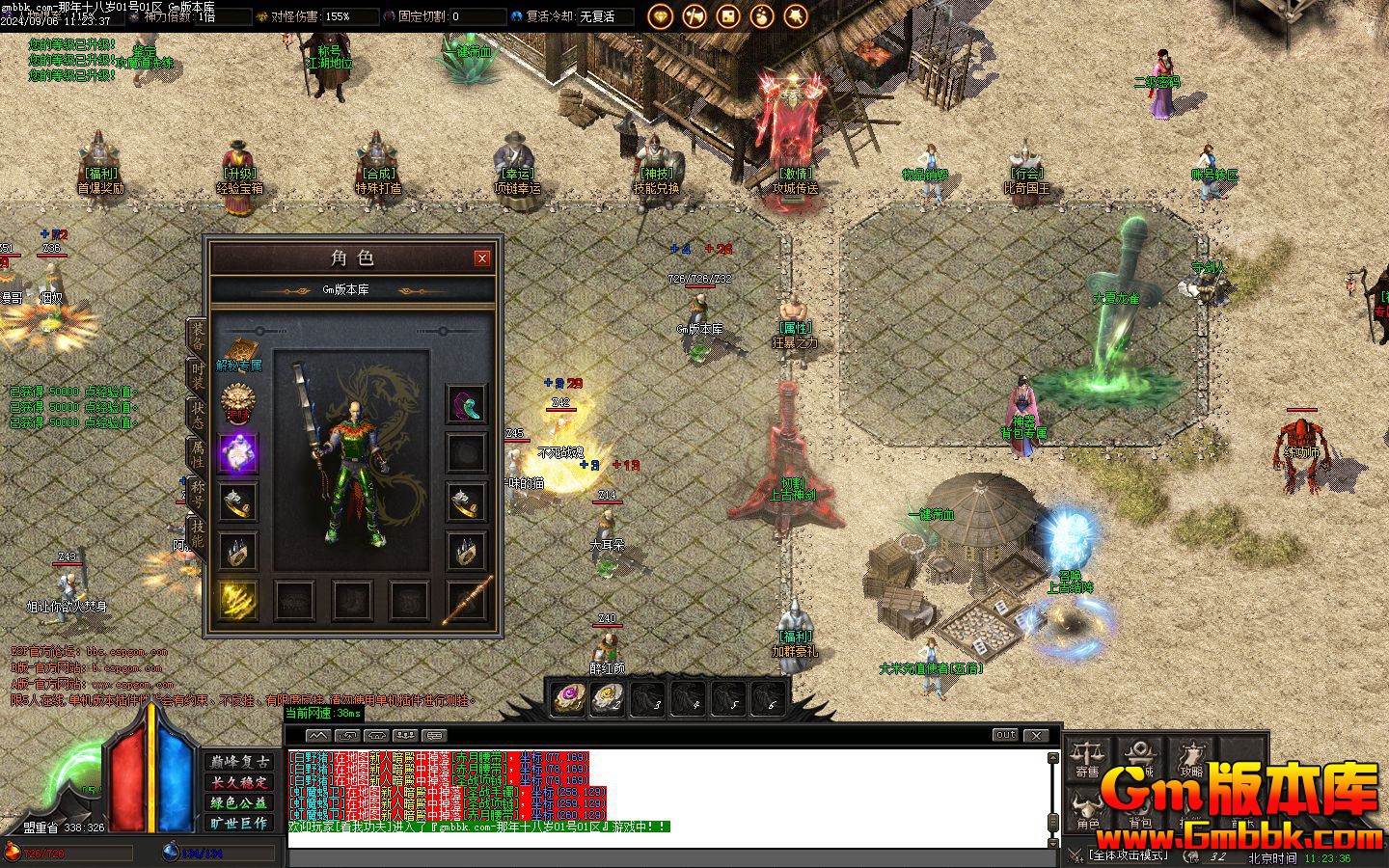Image resolution: width=1389 pixels, height=868 pixels.
Task: Use the yellow item in hotbar slot 2
Action: 608,697
